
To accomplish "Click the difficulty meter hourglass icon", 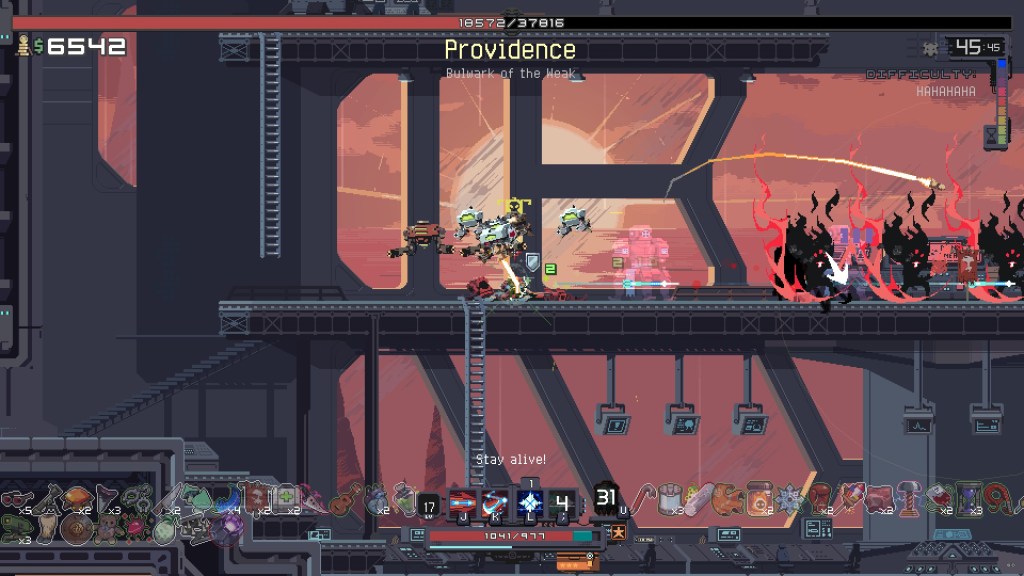I will click(996, 133).
